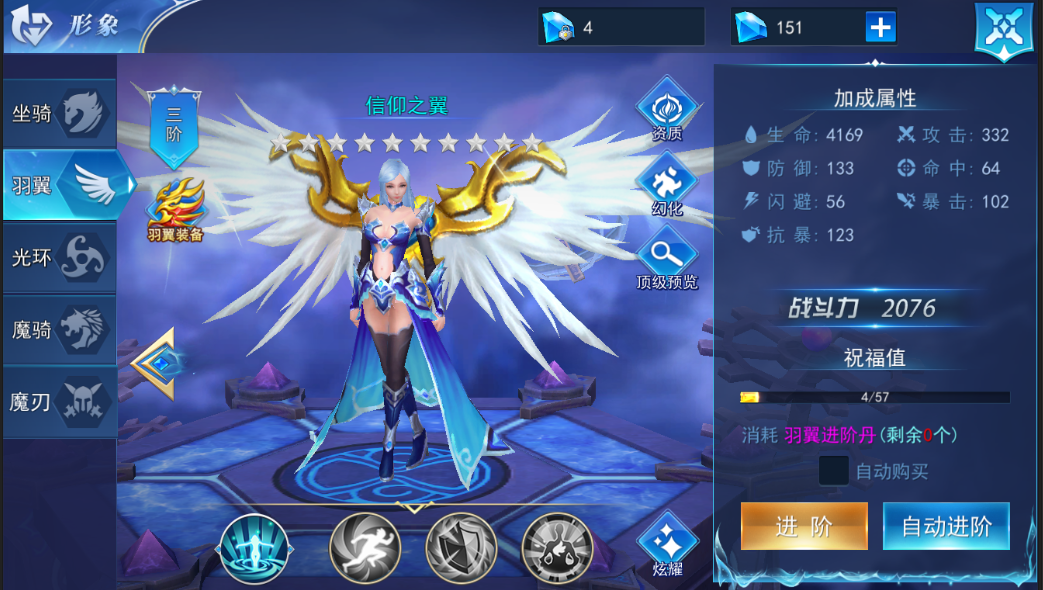1043x590 pixels.
Task: Open the 炫耀 show-off button
Action: (x=667, y=545)
